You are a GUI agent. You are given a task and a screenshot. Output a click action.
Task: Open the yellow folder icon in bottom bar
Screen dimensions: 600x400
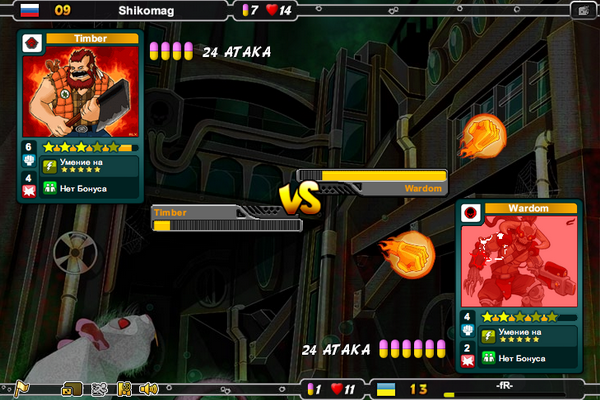coord(71,389)
